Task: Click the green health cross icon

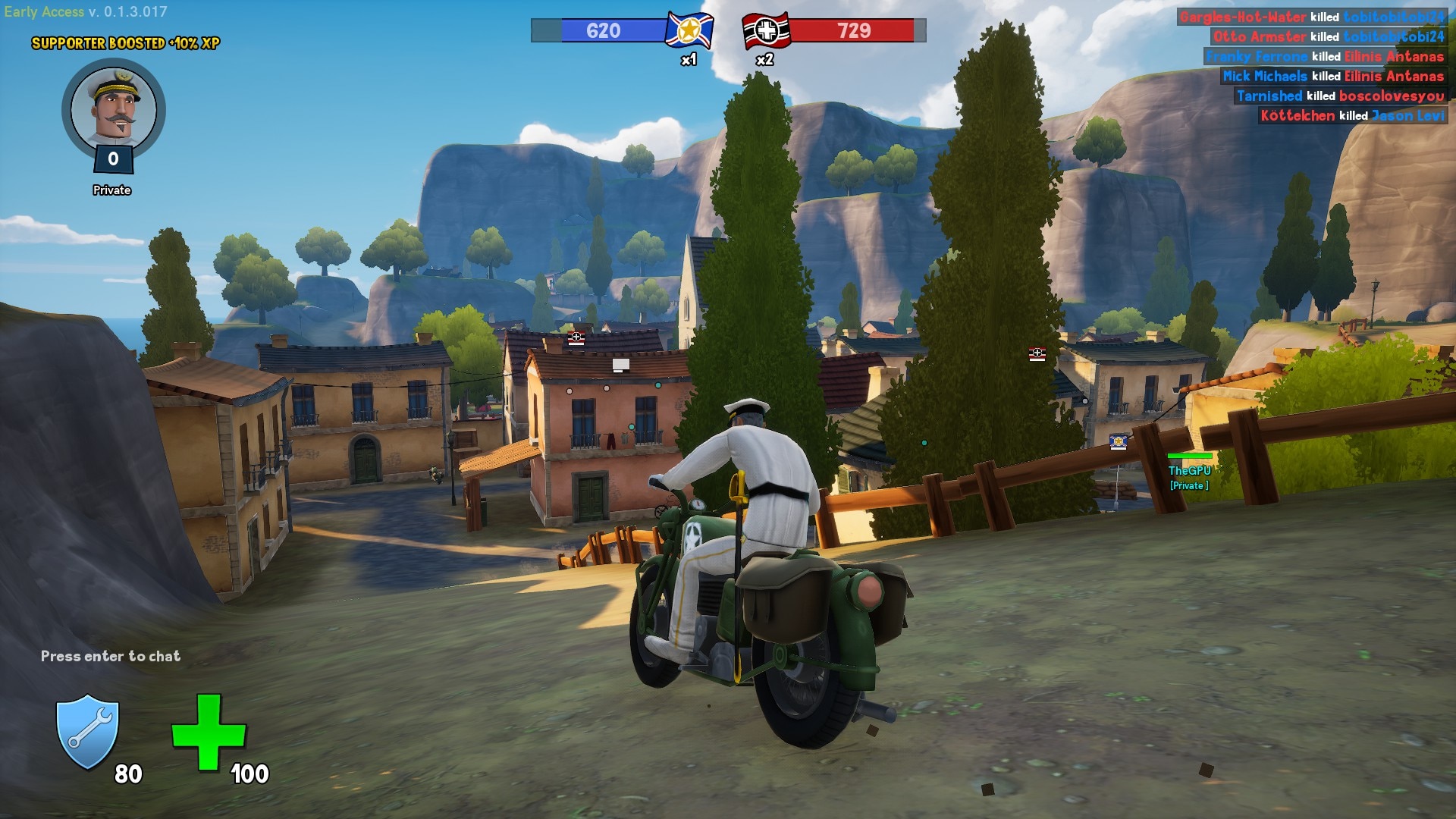Action: coord(209,733)
